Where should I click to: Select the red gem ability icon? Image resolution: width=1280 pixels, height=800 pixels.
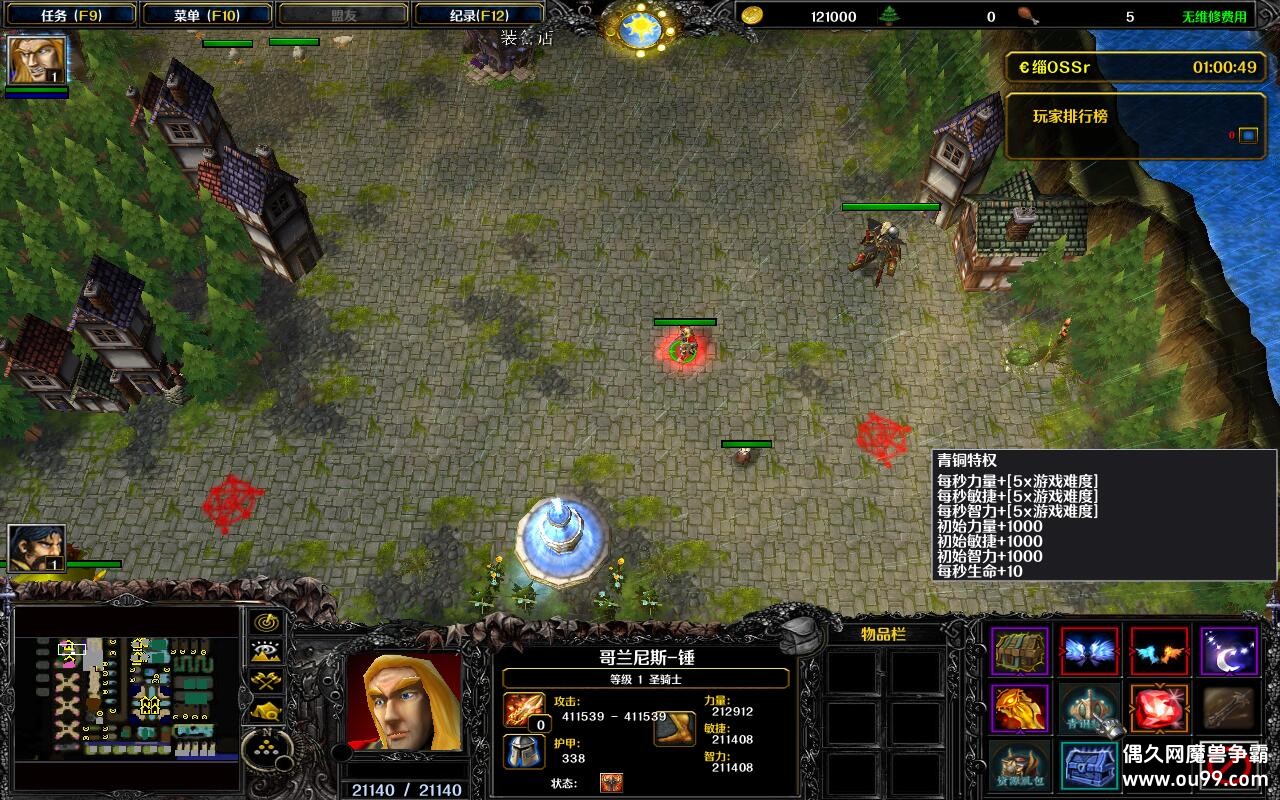pyautogui.click(x=1159, y=708)
